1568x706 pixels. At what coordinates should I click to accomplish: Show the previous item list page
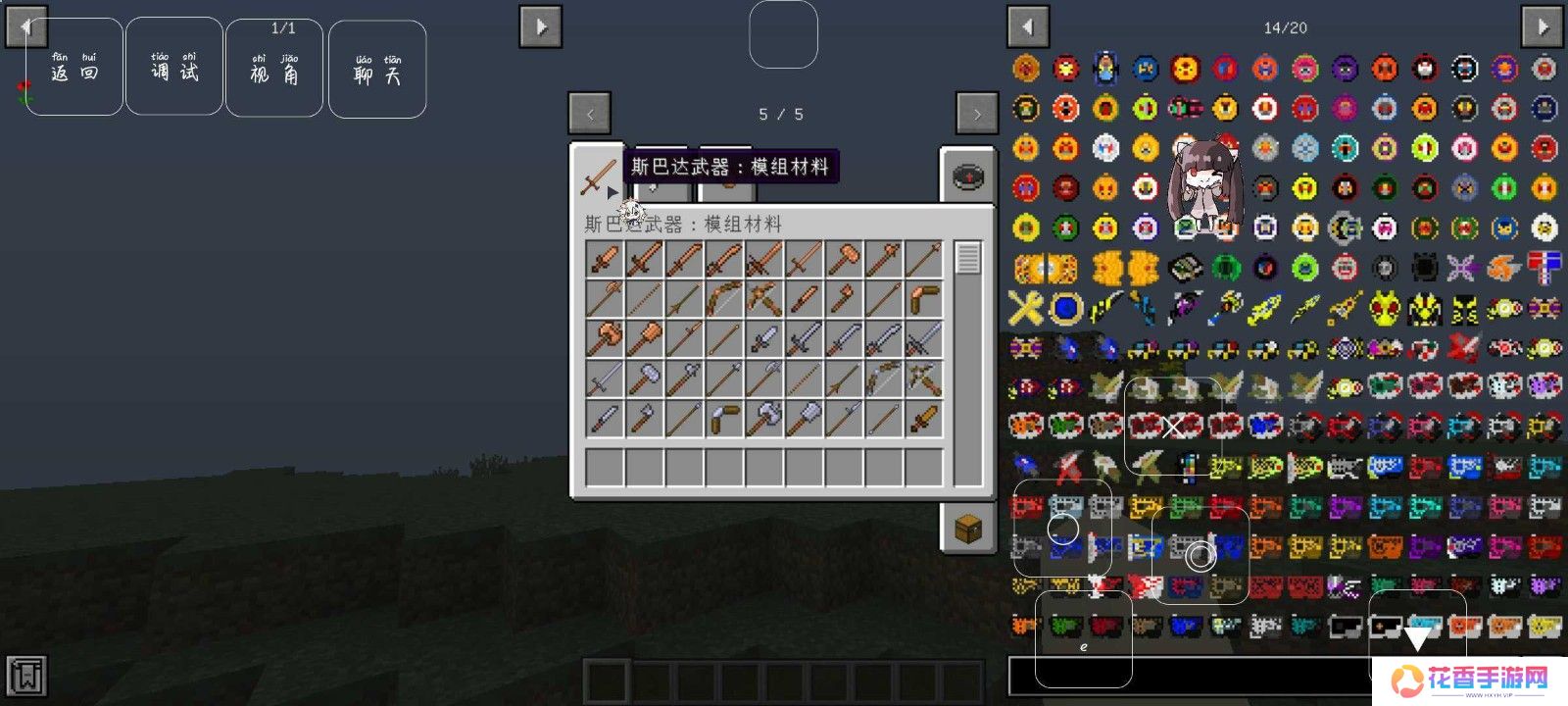pyautogui.click(x=1028, y=26)
